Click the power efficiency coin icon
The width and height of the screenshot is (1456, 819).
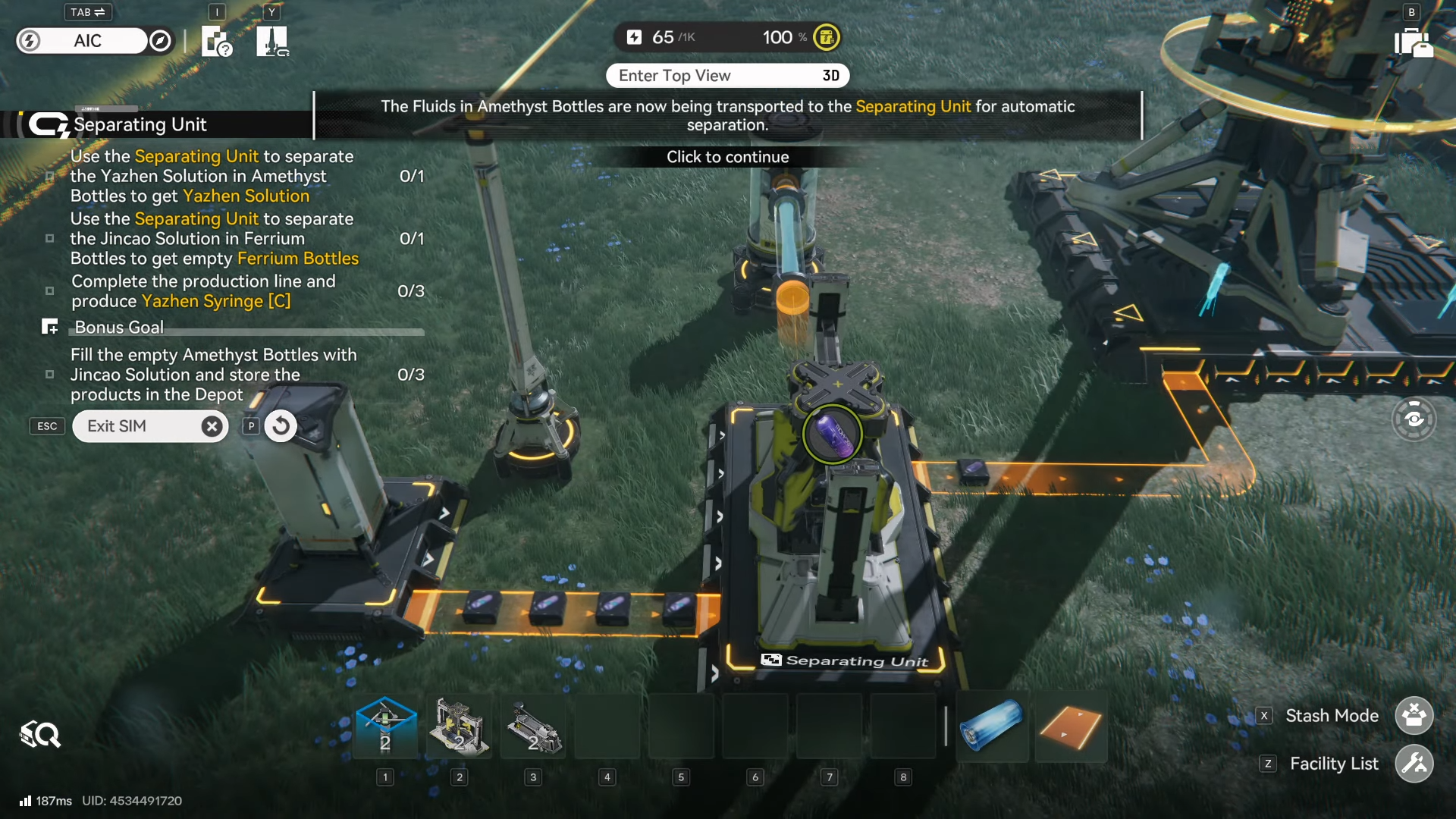click(827, 37)
